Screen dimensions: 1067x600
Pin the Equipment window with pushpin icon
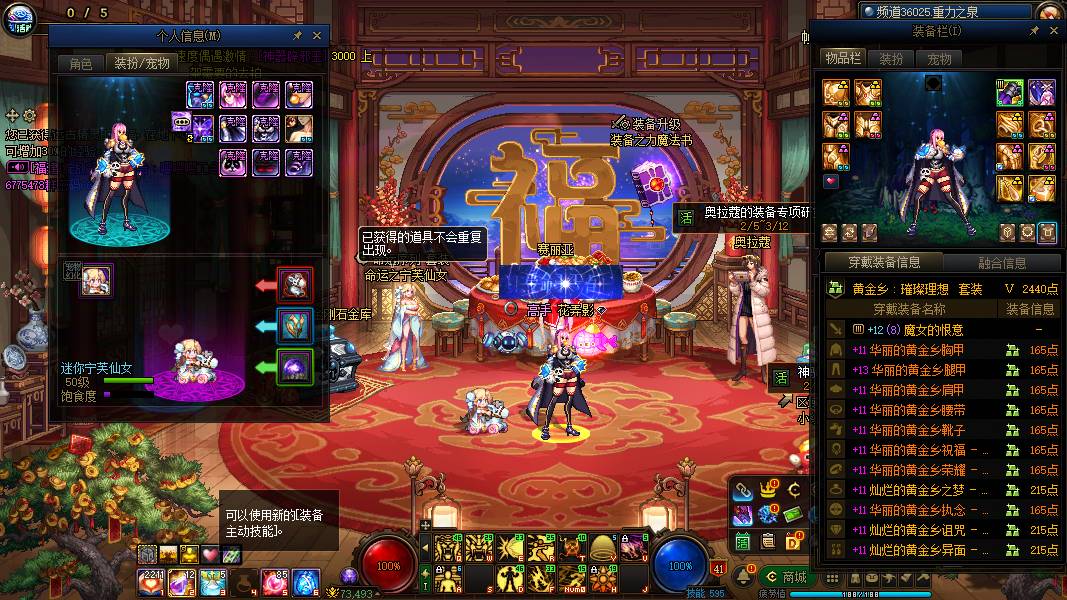point(1034,31)
